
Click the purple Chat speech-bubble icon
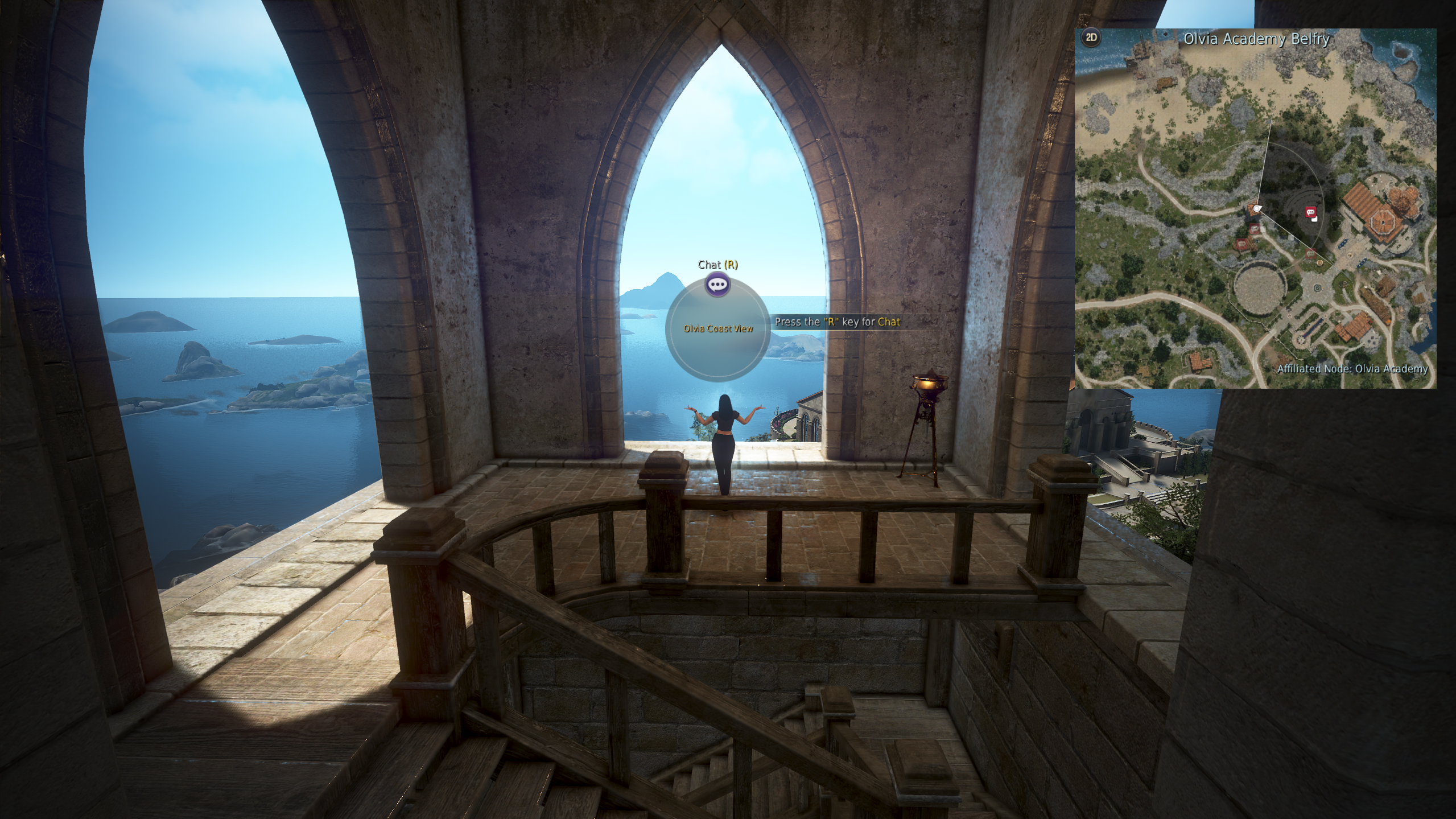(717, 284)
